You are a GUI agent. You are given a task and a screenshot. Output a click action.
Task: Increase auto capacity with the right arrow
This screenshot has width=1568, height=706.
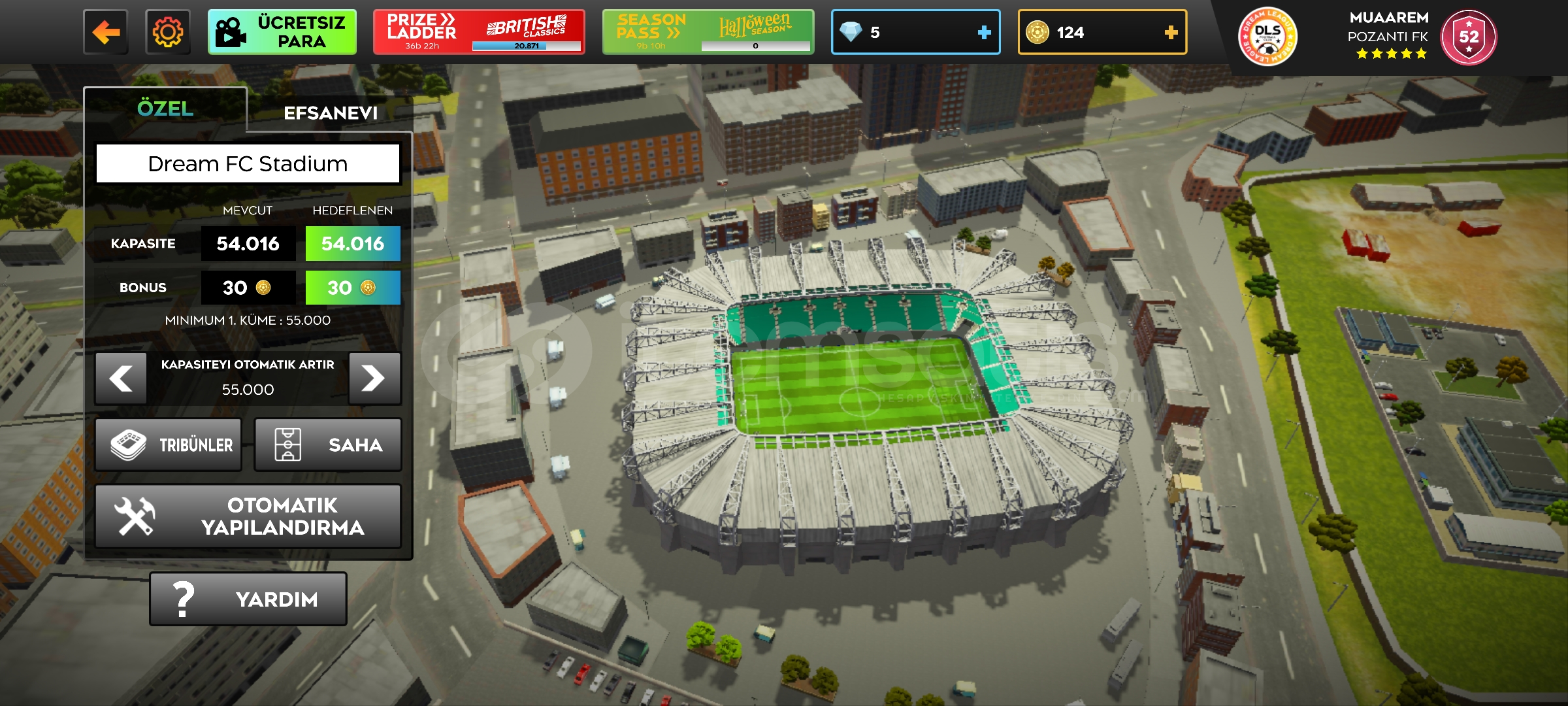tap(374, 378)
